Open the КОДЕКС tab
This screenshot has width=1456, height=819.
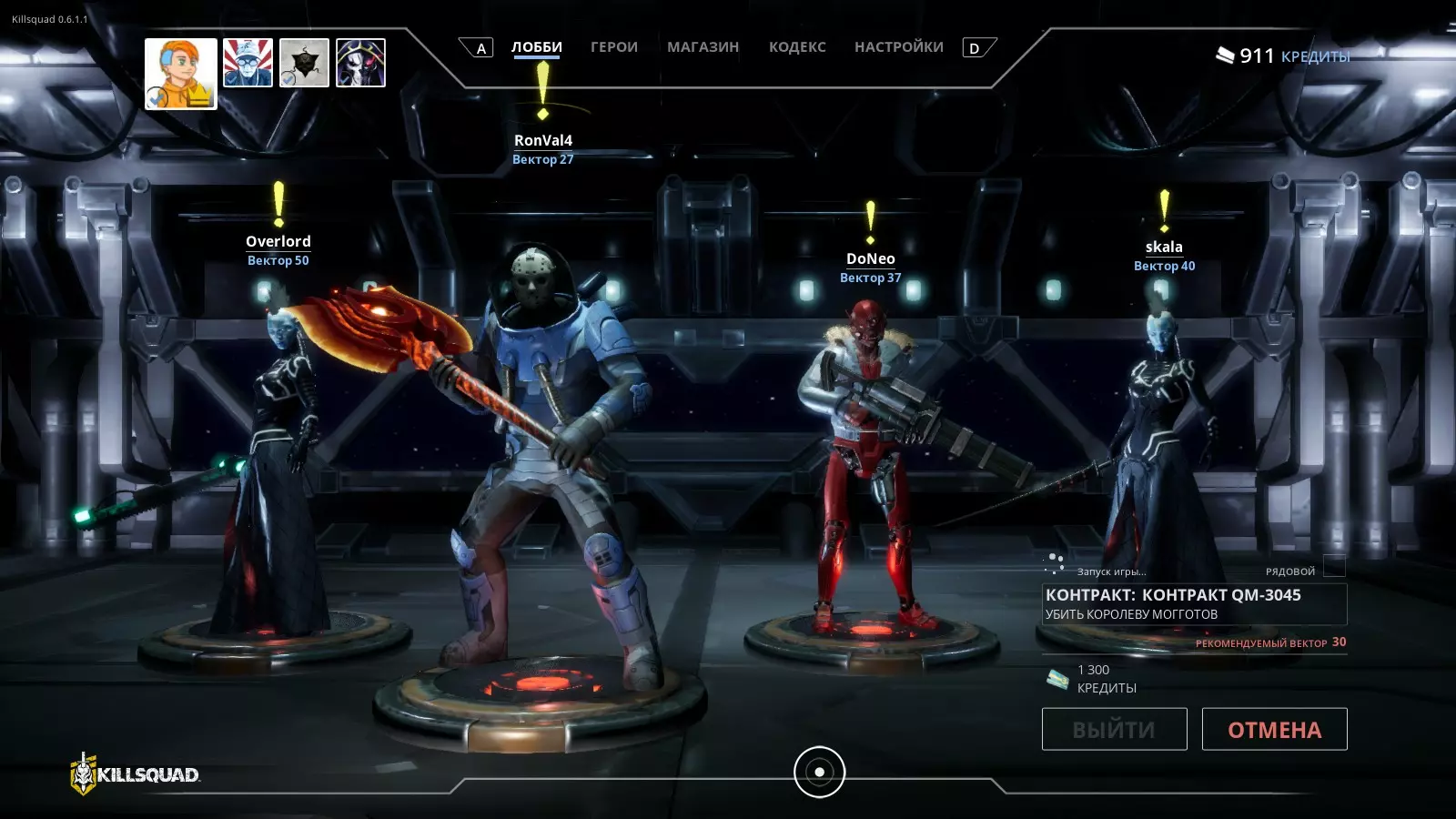click(x=797, y=47)
